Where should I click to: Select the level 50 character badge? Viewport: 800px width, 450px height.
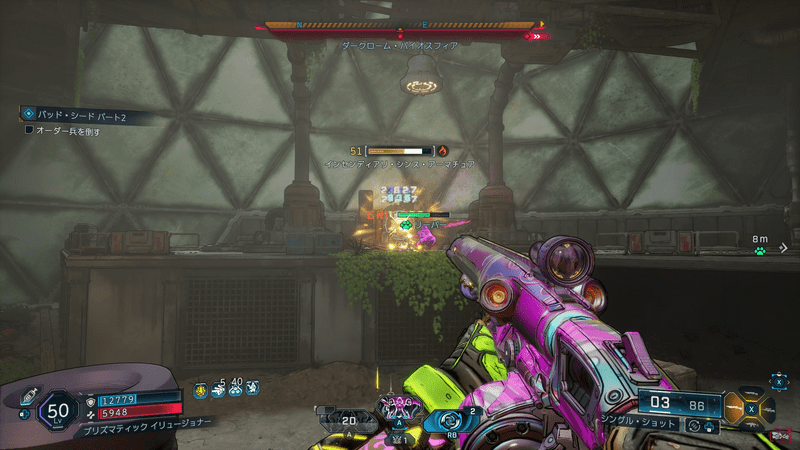(57, 411)
